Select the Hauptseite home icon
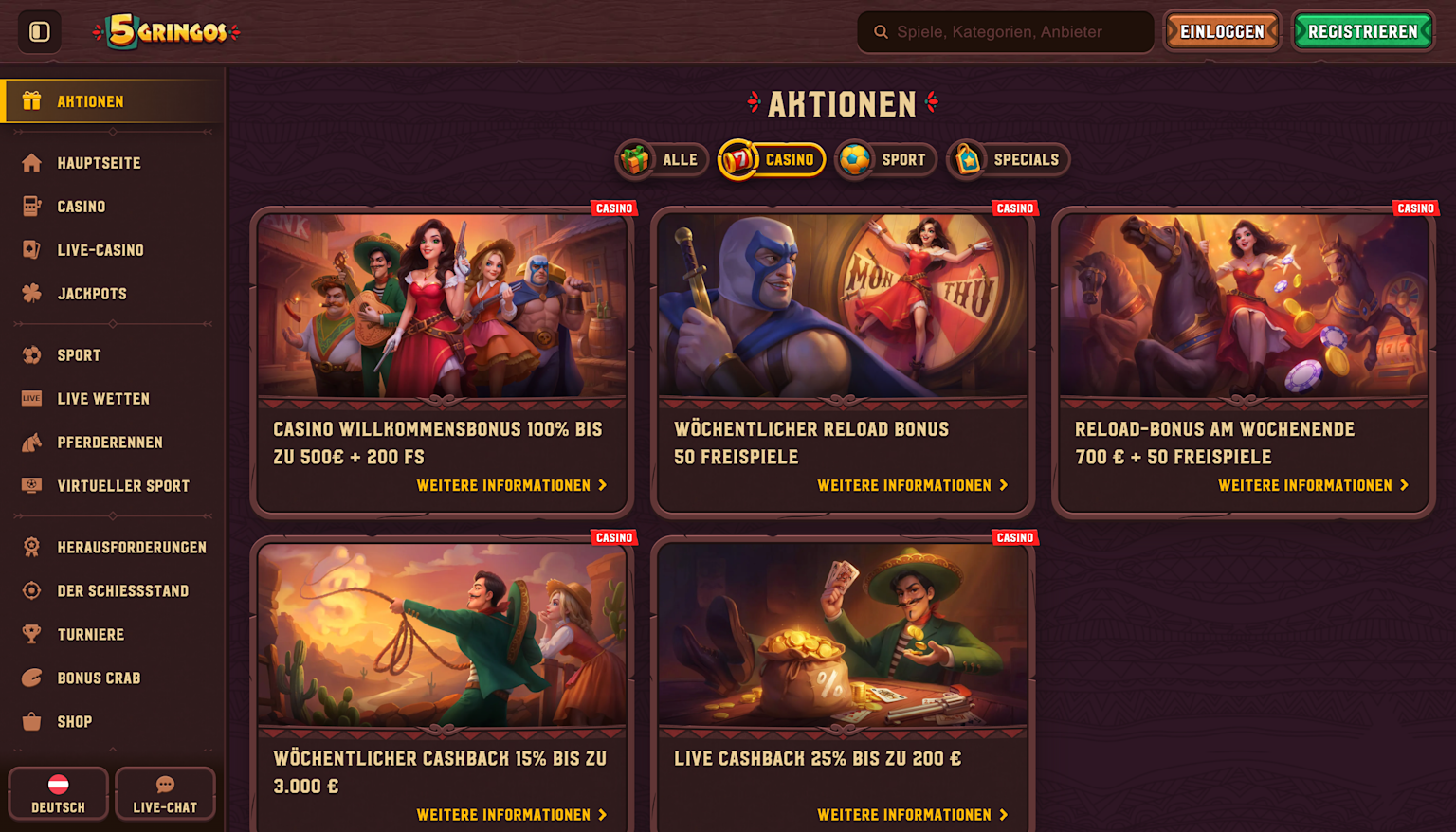 31,162
